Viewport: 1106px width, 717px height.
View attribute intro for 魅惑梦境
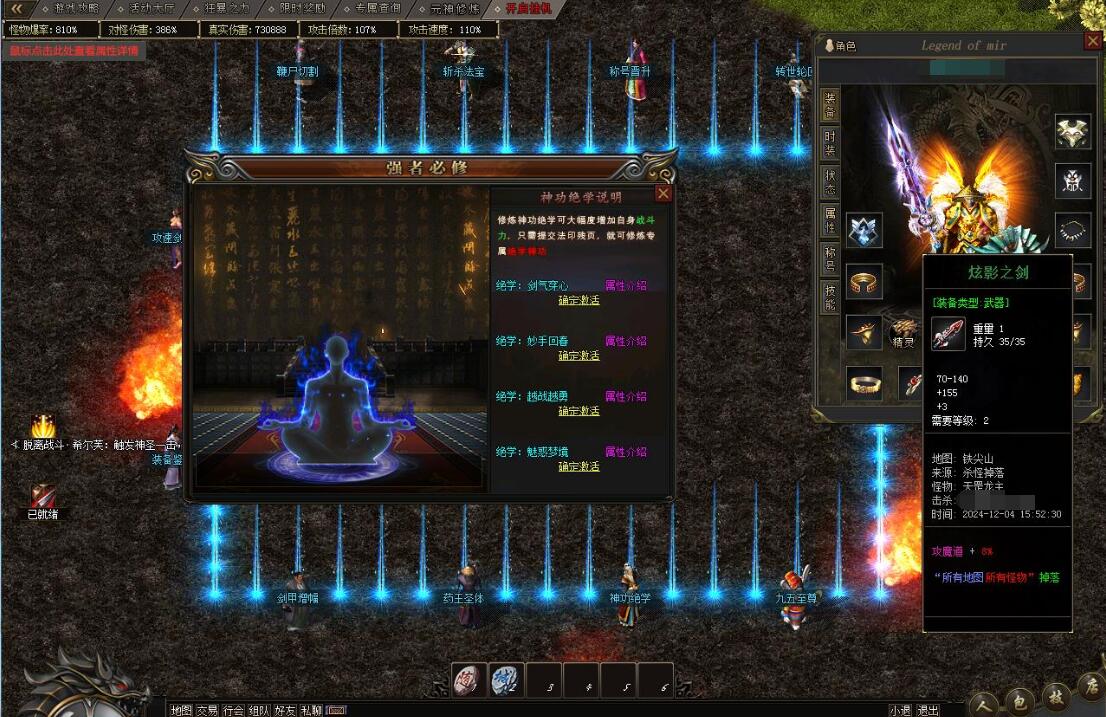626,452
